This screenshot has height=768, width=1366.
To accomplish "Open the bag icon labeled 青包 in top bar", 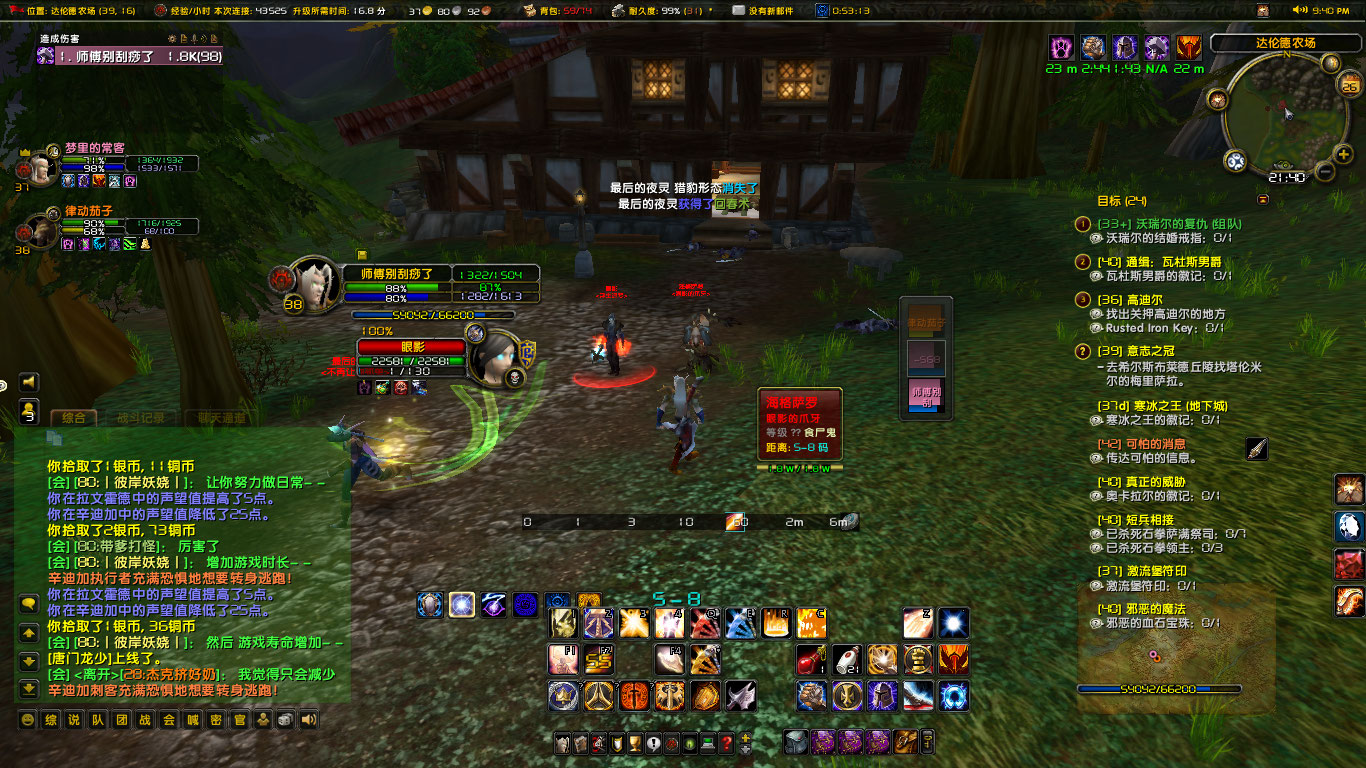I will tap(527, 11).
